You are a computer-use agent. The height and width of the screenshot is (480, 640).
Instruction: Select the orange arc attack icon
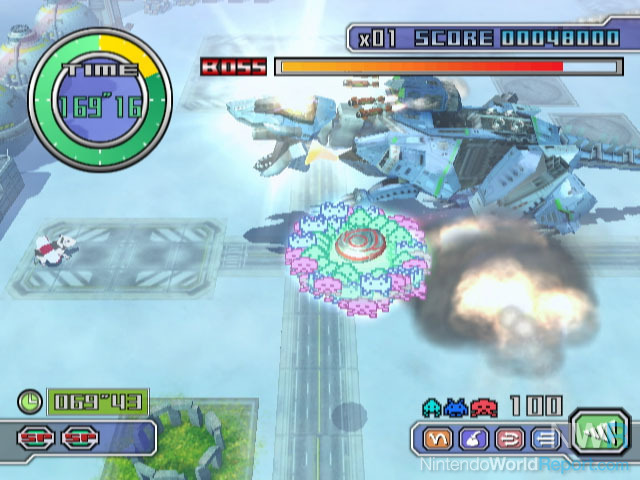point(435,439)
